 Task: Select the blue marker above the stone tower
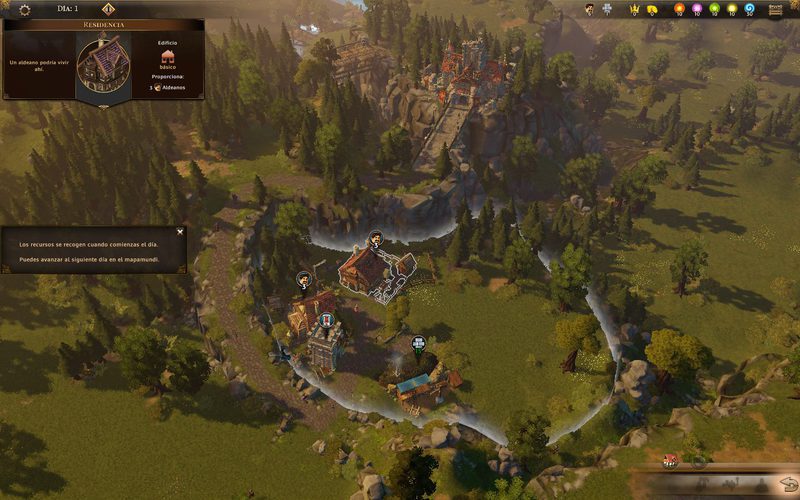point(327,320)
